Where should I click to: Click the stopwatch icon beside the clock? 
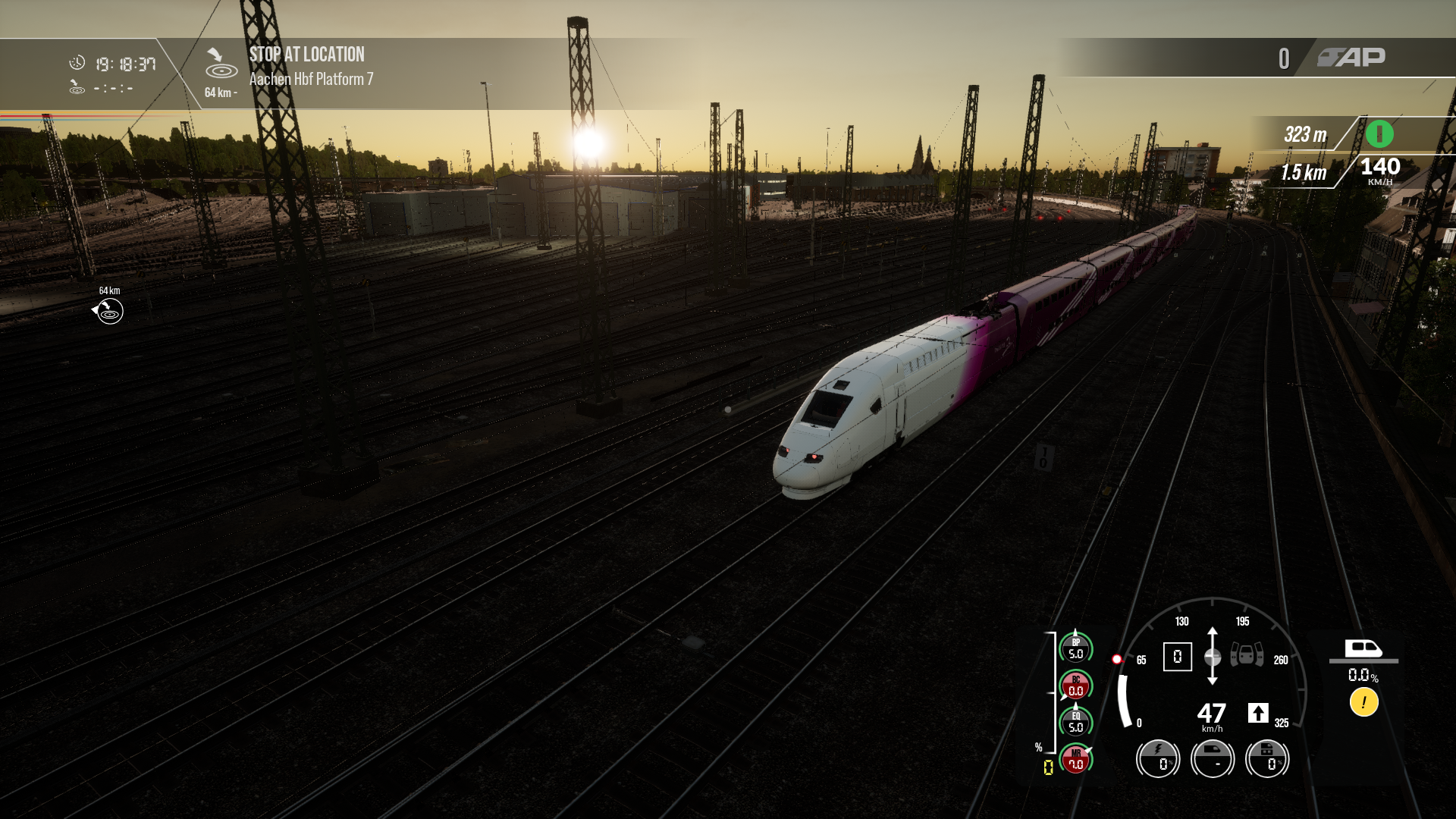point(77,63)
